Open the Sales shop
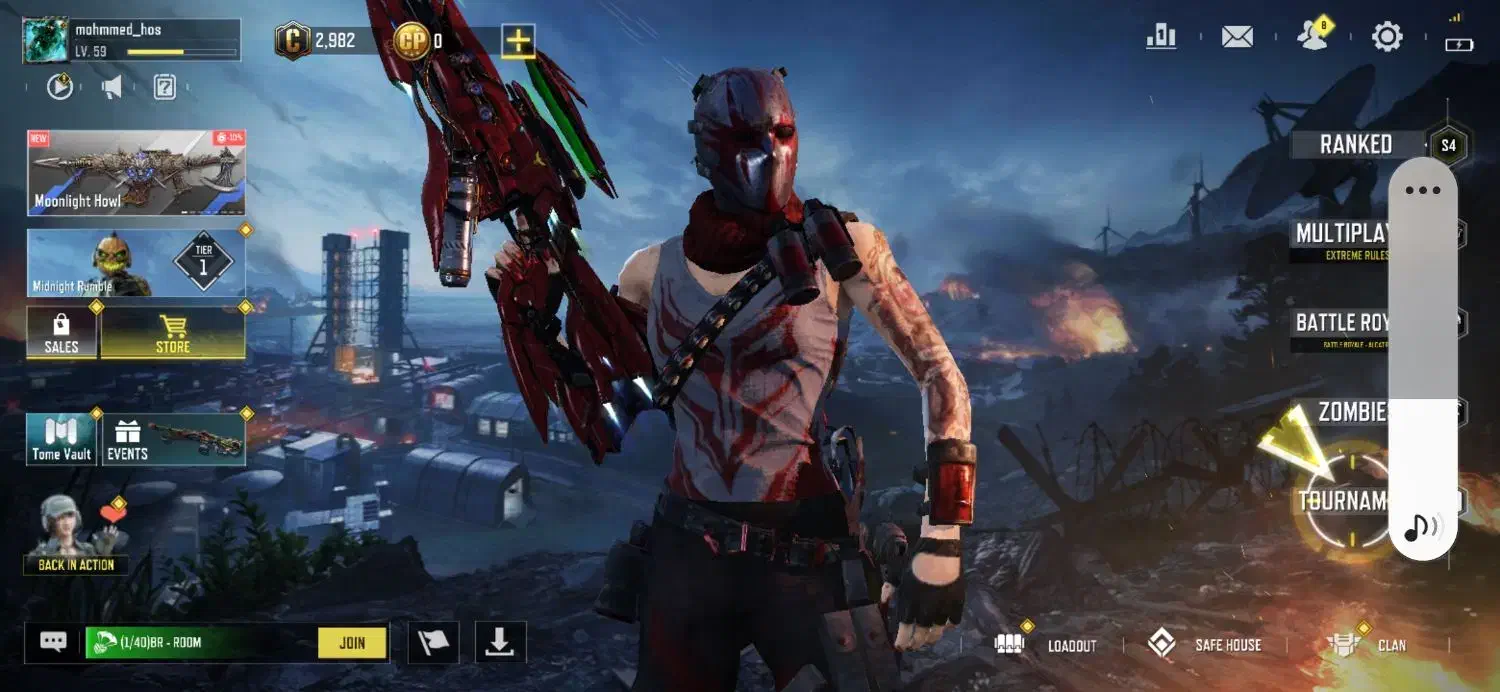This screenshot has width=1500, height=692. click(62, 333)
